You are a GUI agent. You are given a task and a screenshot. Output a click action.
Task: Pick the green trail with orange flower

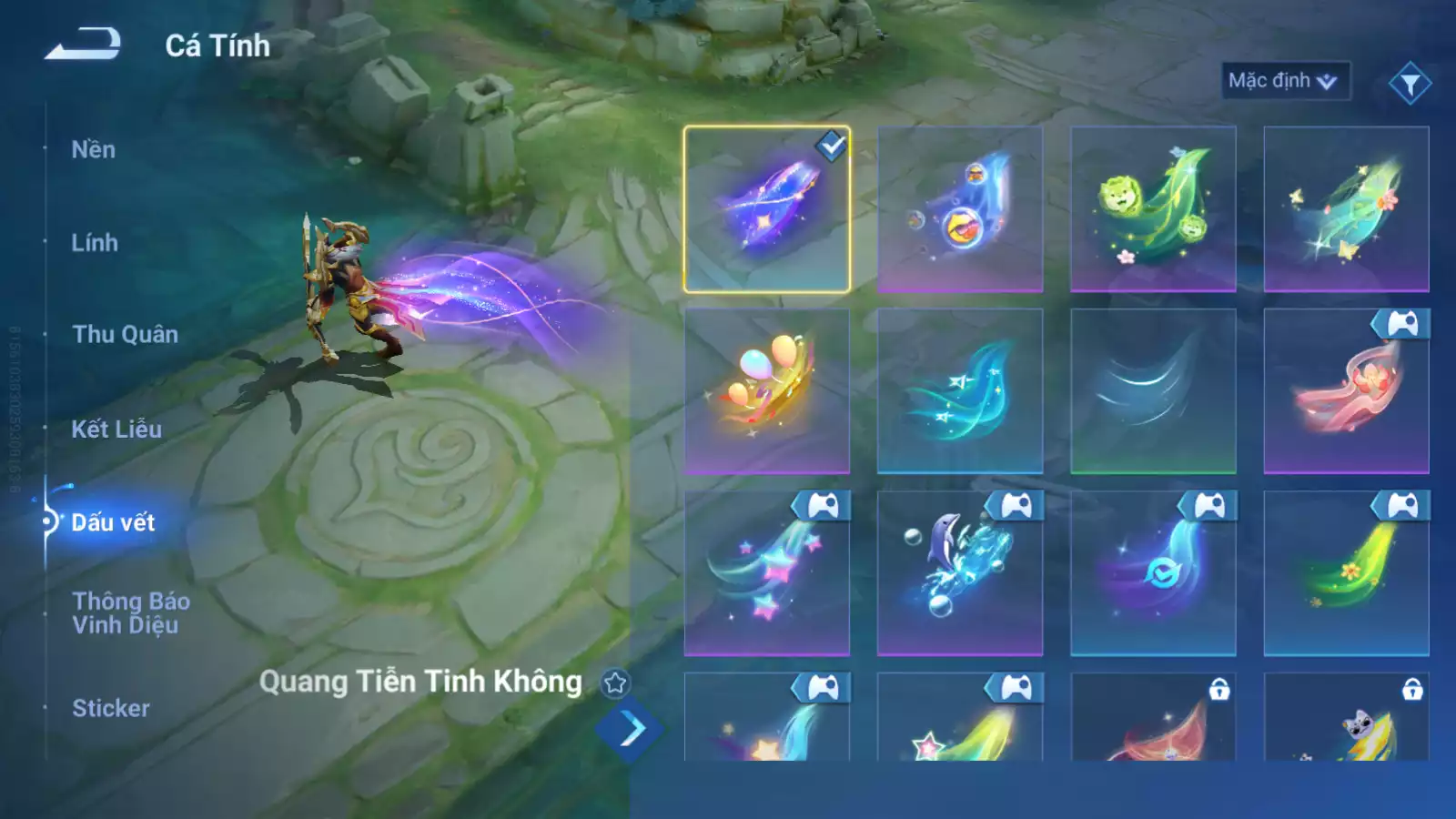(x=1346, y=573)
